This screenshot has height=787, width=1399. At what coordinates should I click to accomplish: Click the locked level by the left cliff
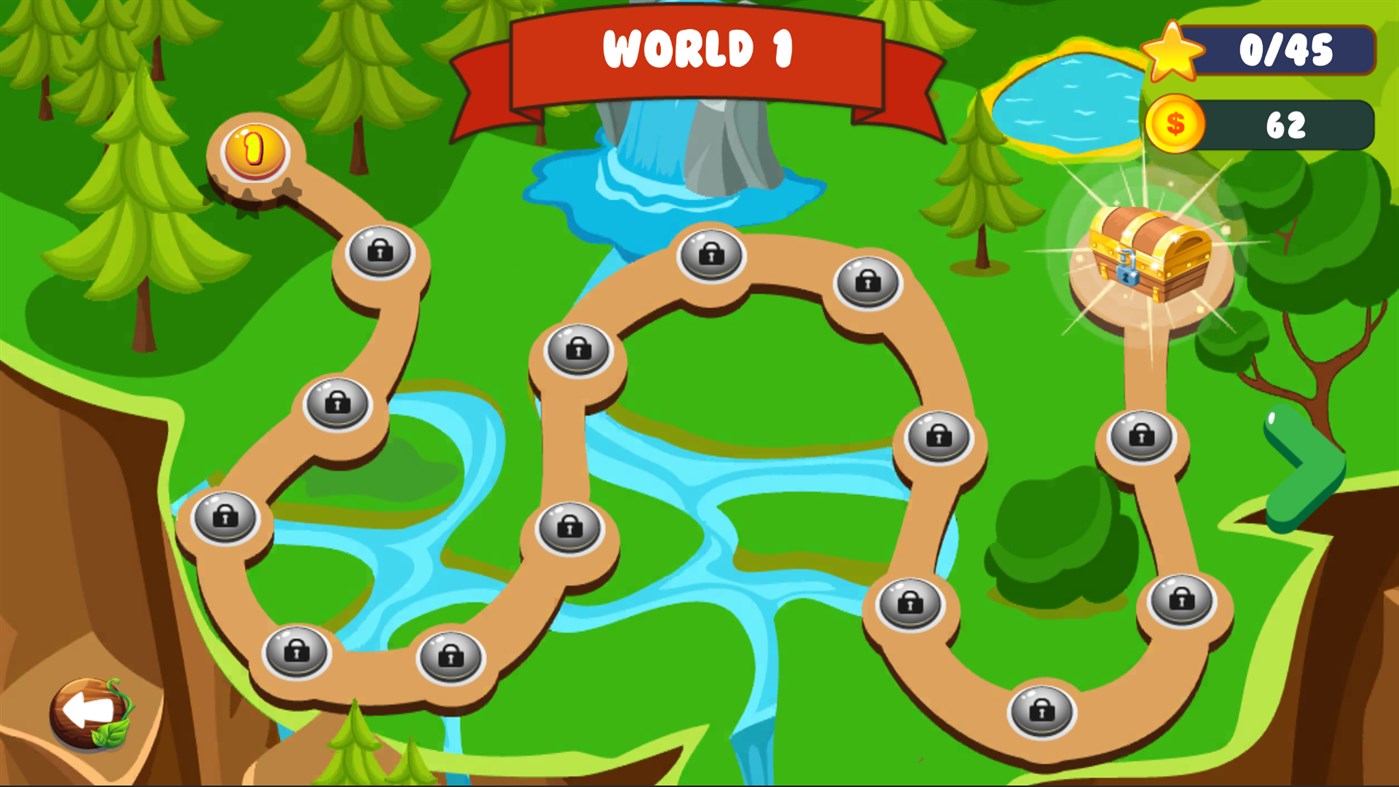tap(225, 516)
